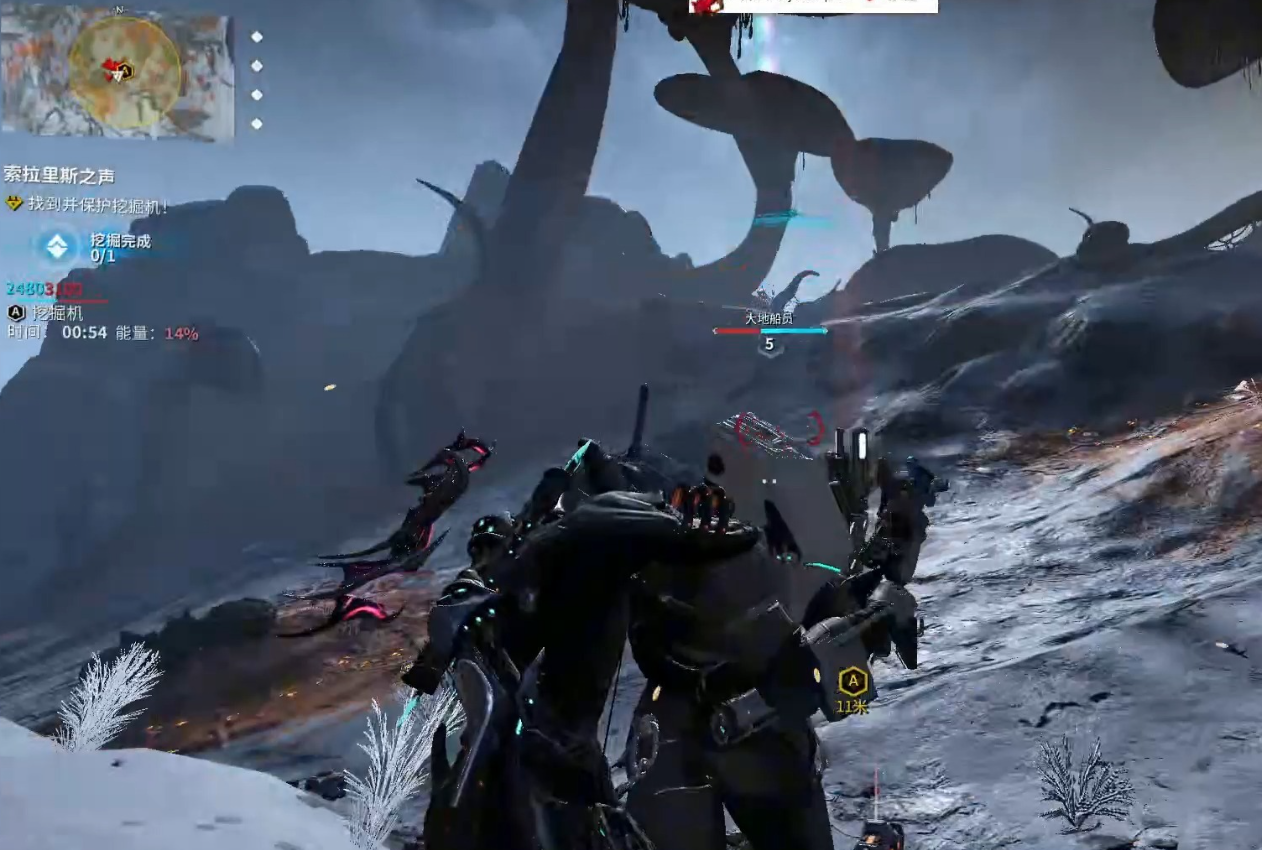Click the 找到并保护挖掘机 mission objective
The width and height of the screenshot is (1262, 850).
pyautogui.click(x=96, y=205)
